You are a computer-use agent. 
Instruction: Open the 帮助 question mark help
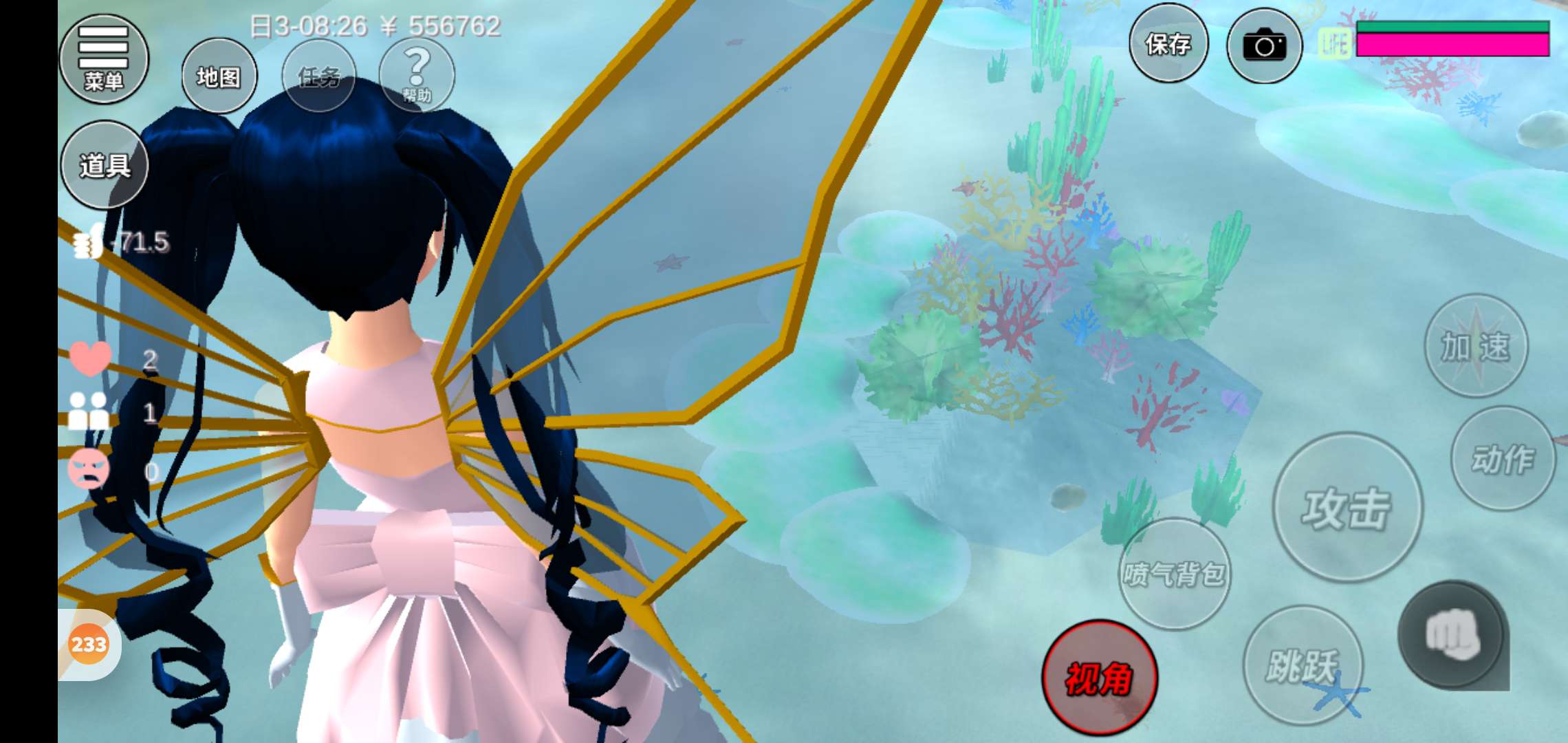[417, 74]
